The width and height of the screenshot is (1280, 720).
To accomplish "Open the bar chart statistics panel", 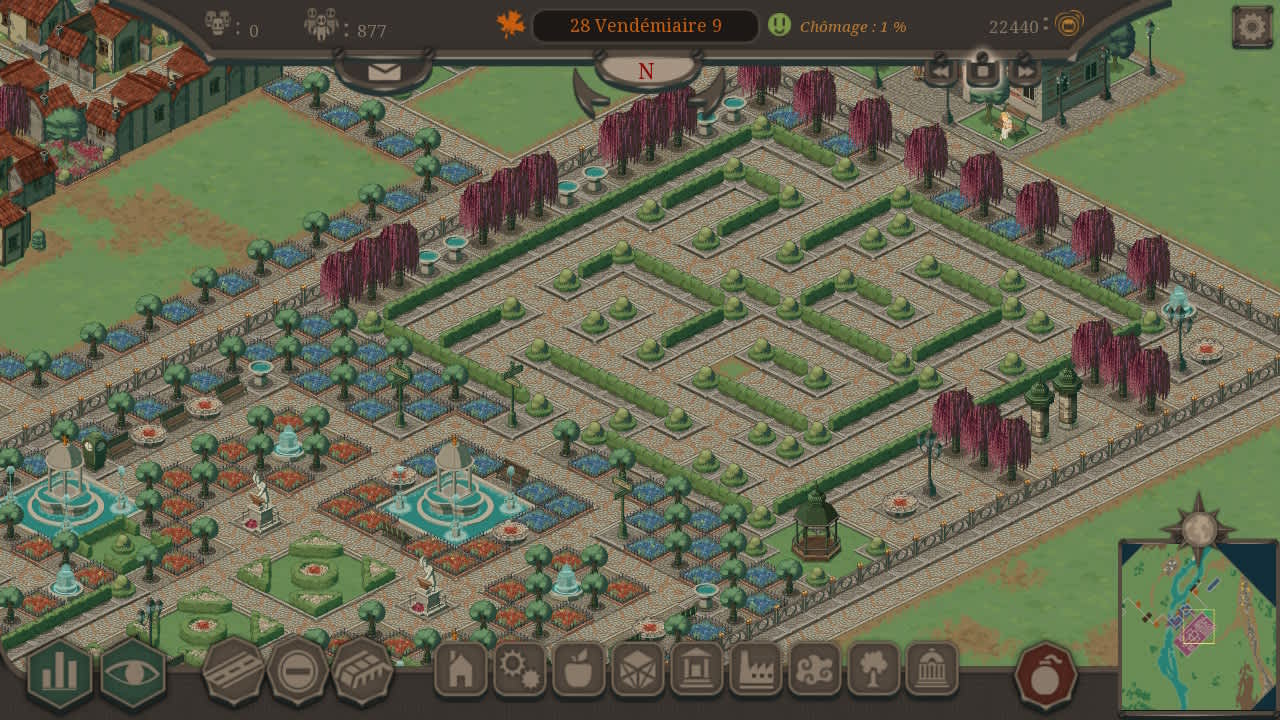I will tap(60, 673).
